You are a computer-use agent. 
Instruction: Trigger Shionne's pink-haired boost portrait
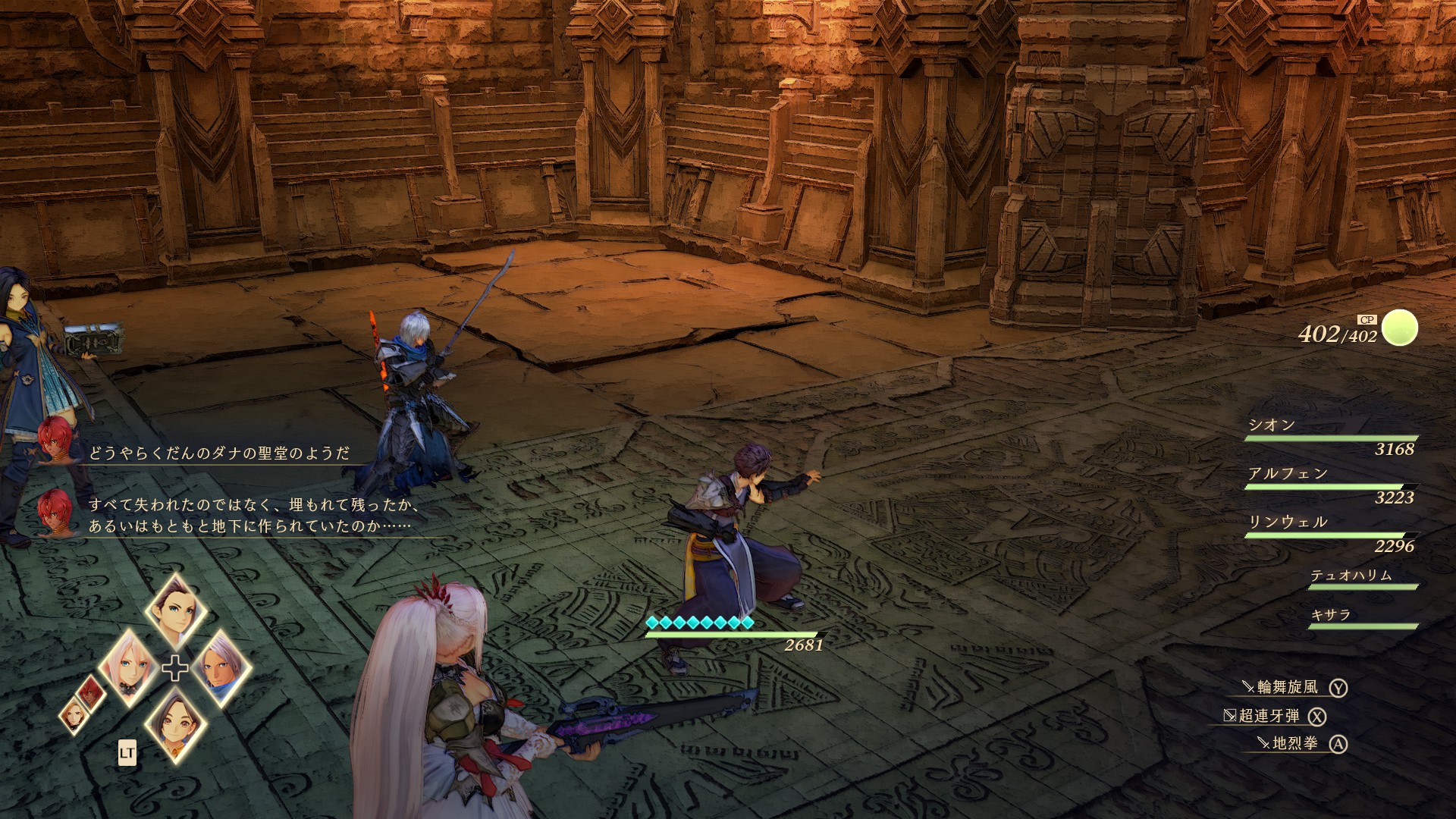[x=126, y=667]
